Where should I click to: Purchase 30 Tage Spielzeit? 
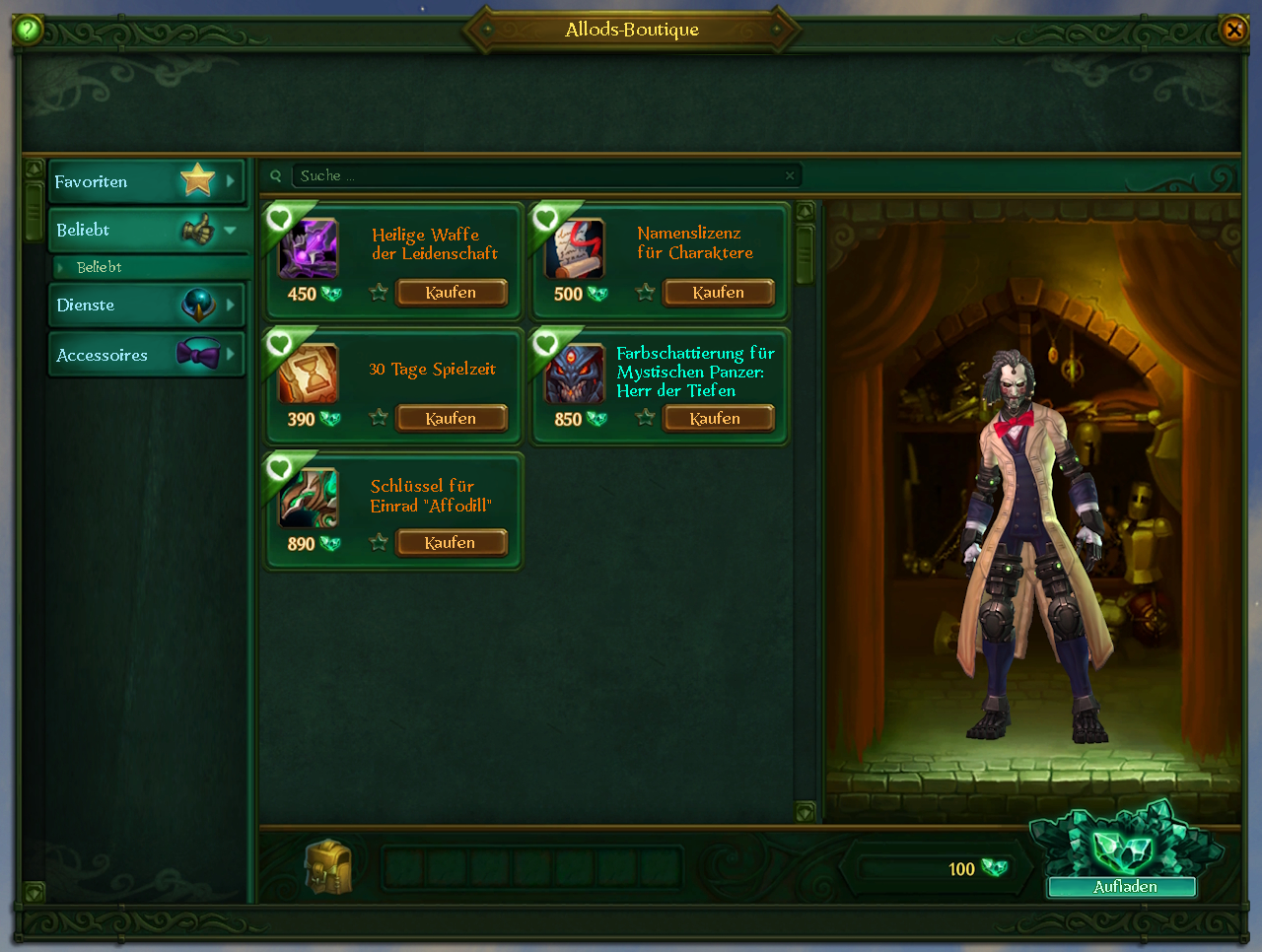click(452, 419)
